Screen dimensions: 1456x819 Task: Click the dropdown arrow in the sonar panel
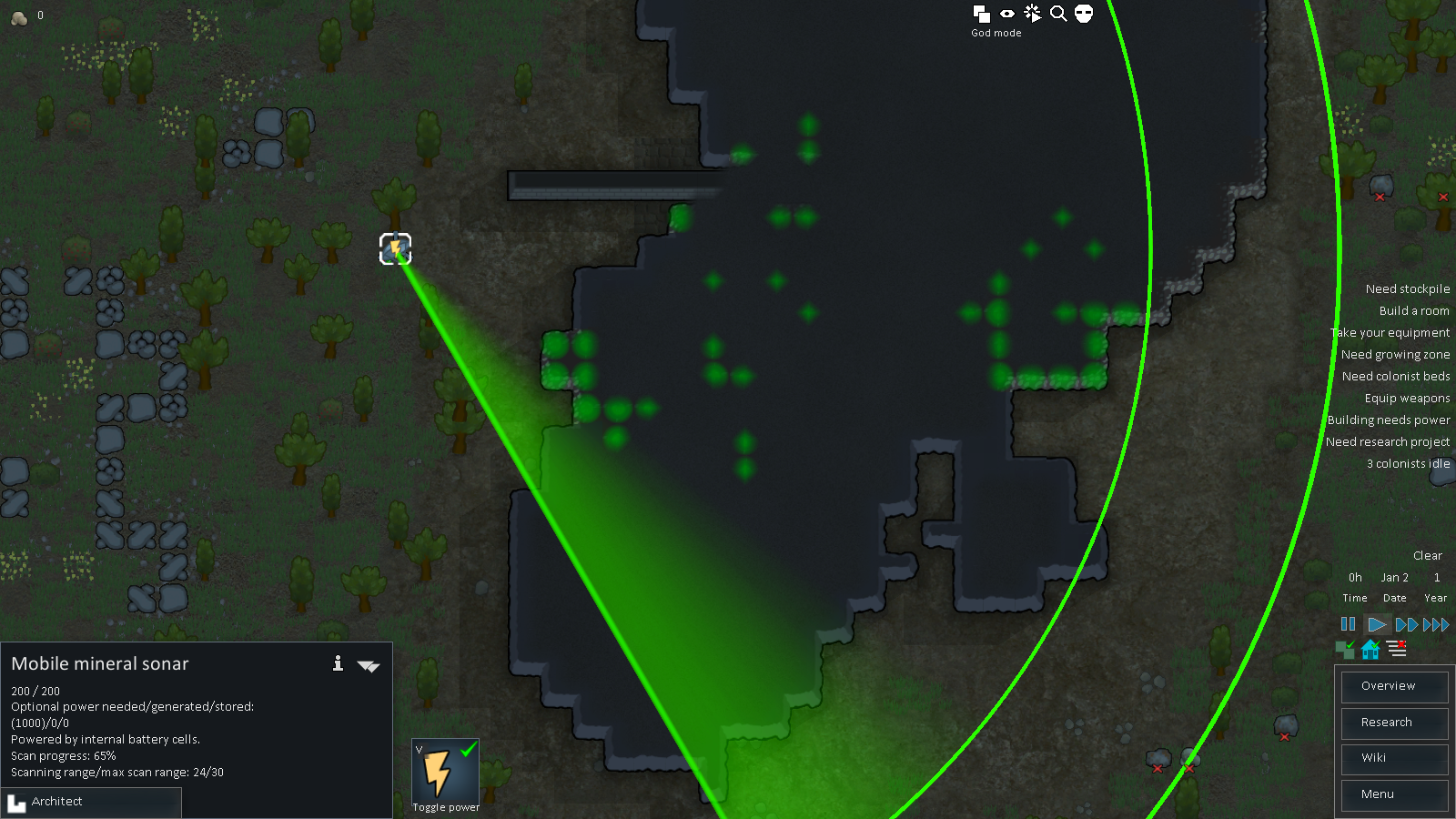tap(369, 665)
